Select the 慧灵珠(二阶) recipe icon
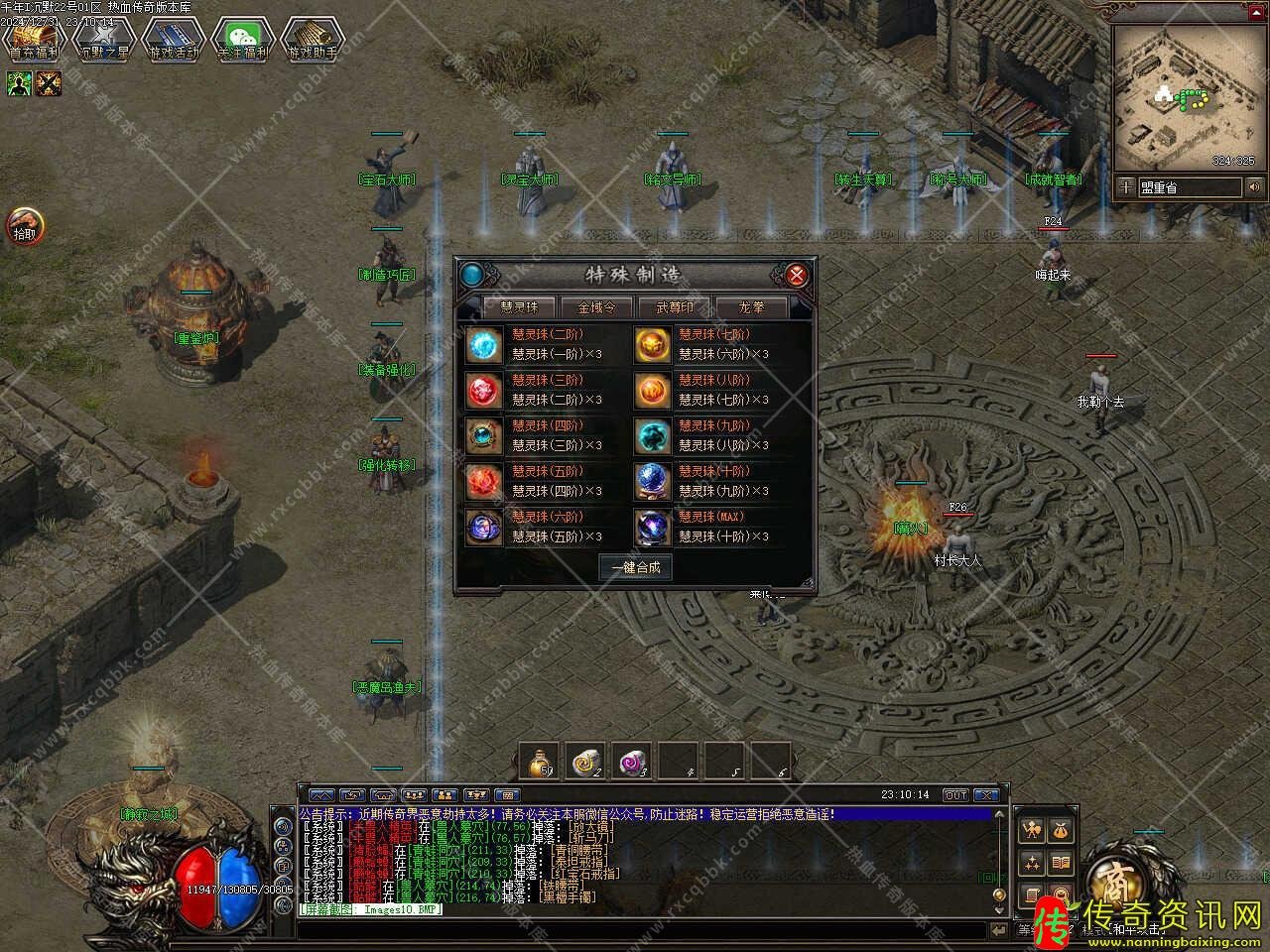Image resolution: width=1270 pixels, height=952 pixels. pos(486,344)
